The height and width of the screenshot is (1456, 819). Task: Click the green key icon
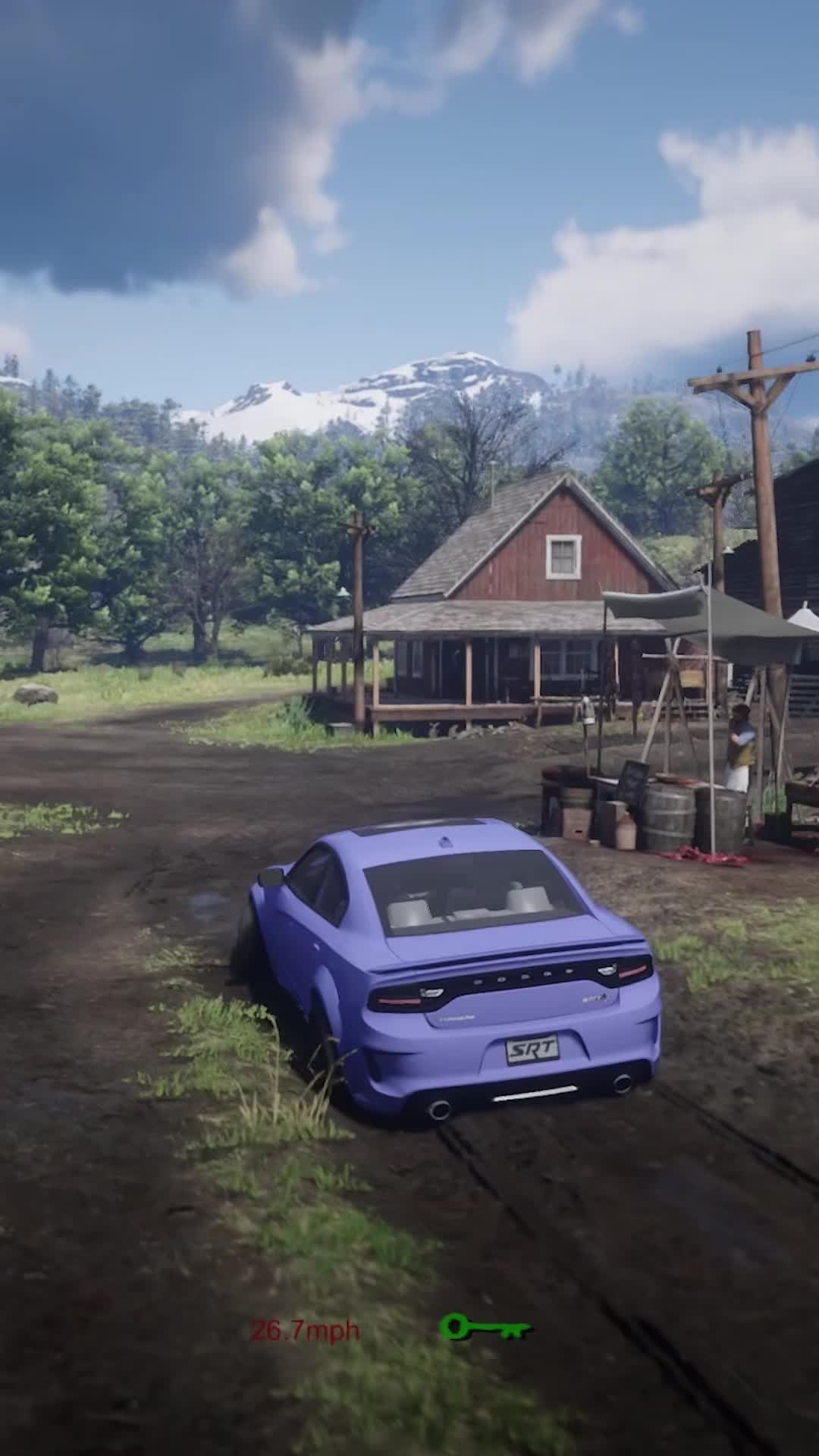click(485, 1328)
